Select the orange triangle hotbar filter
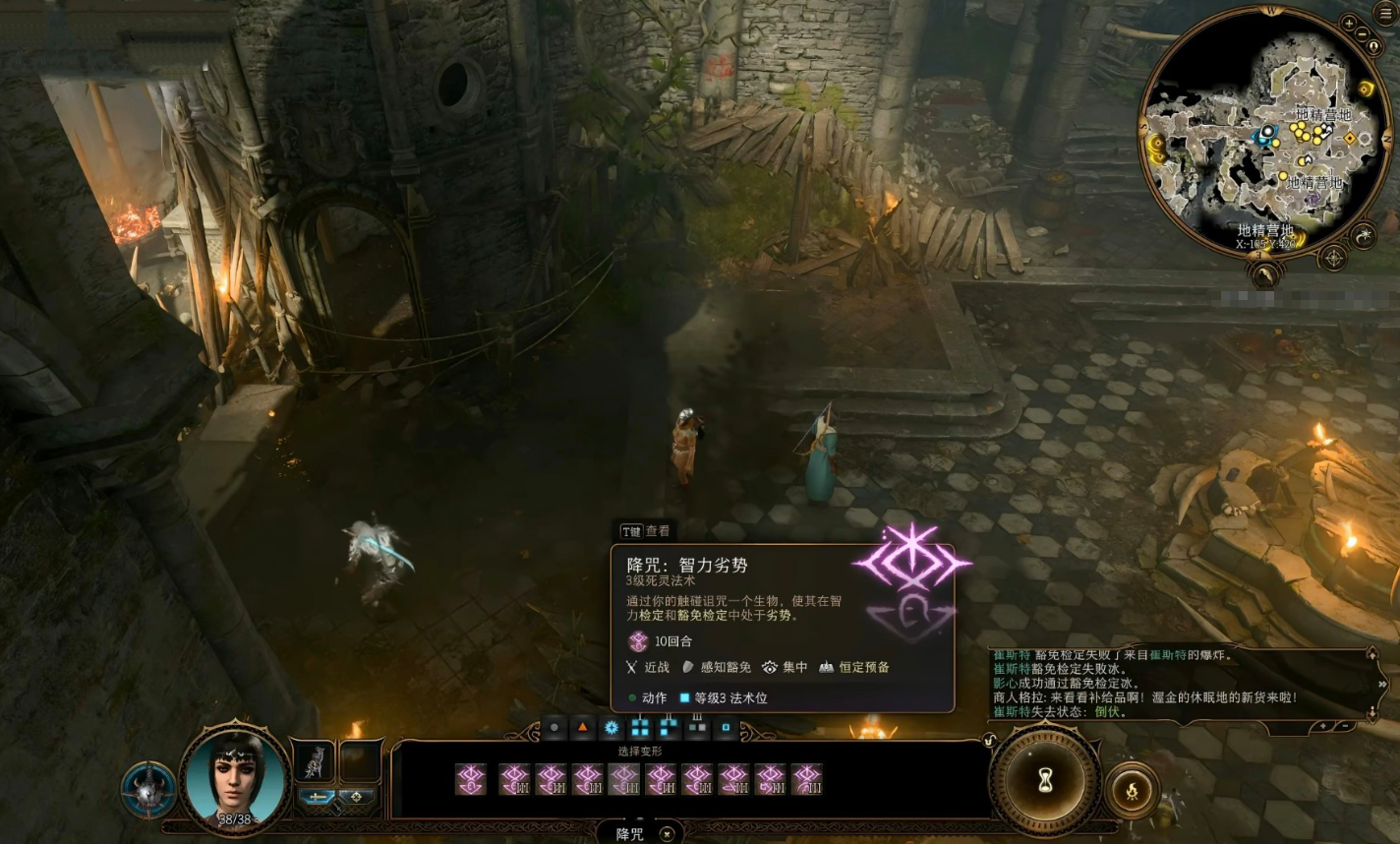 point(582,728)
